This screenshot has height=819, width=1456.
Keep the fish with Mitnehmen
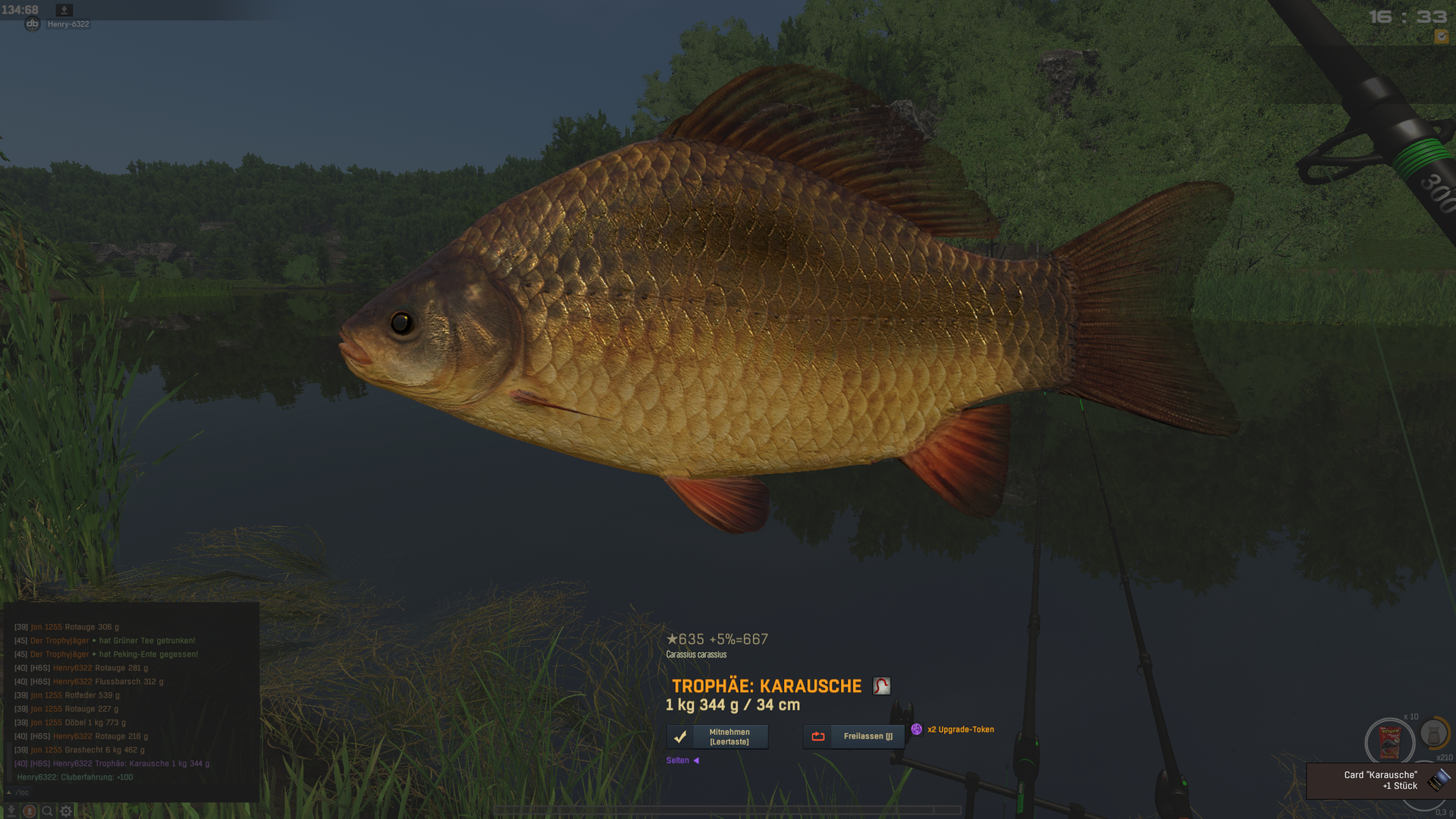point(717,736)
